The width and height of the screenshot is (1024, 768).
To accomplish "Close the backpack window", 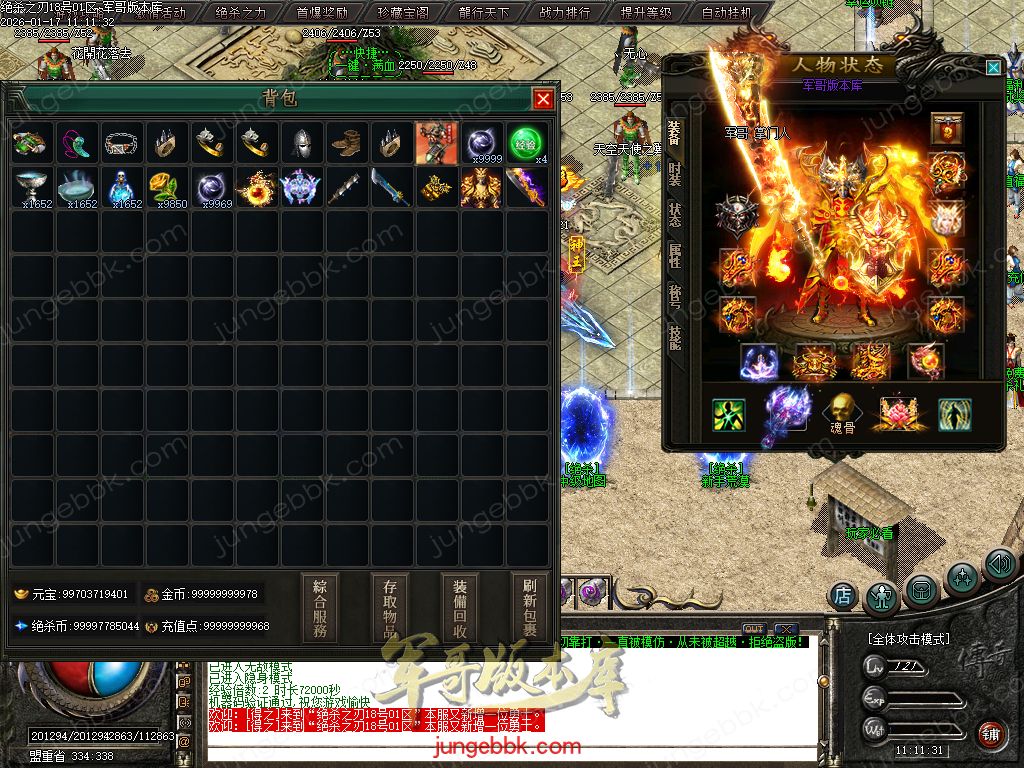I will pyautogui.click(x=543, y=99).
